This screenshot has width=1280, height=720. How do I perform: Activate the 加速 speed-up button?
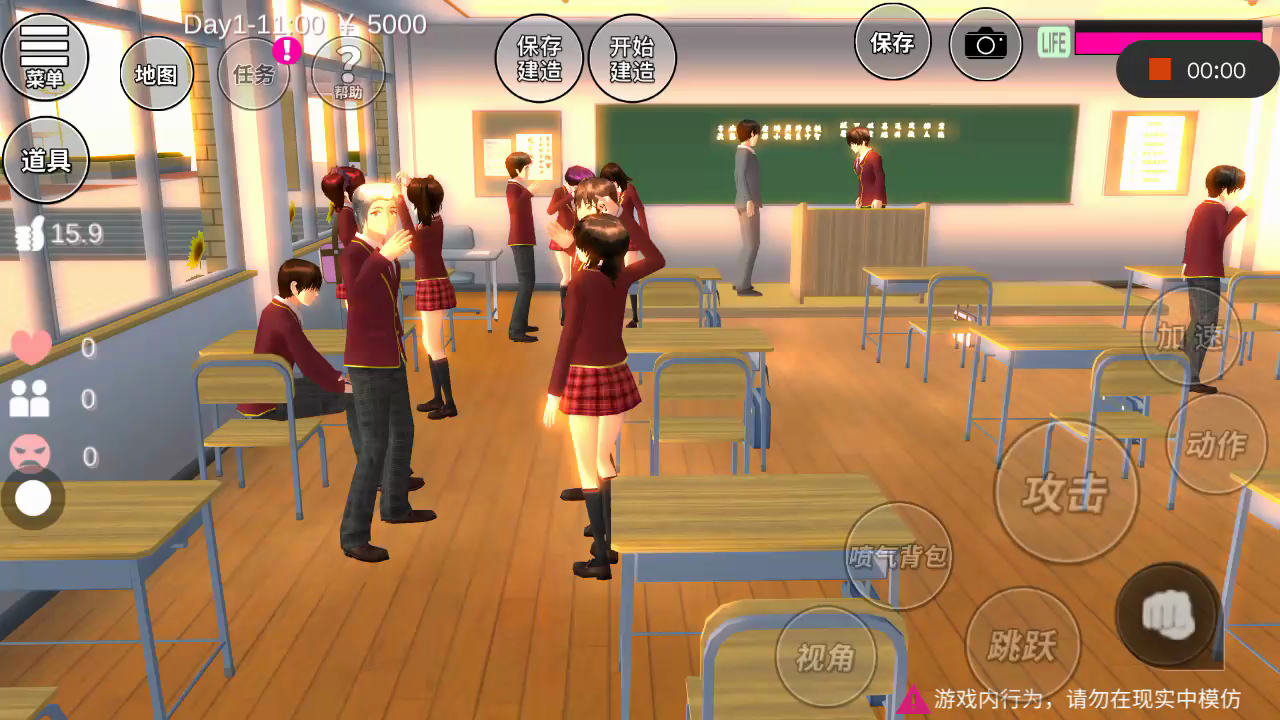[x=1190, y=337]
